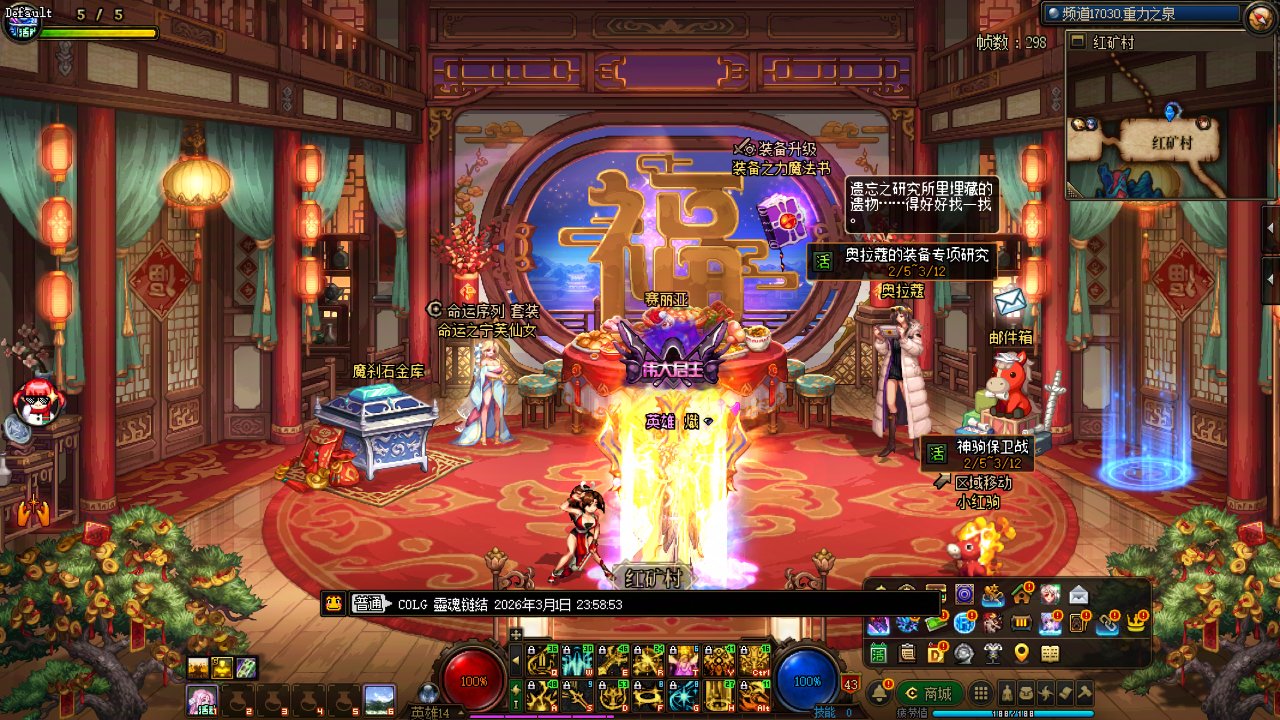Open the gold crown icon
The height and width of the screenshot is (720, 1280).
[1136, 623]
